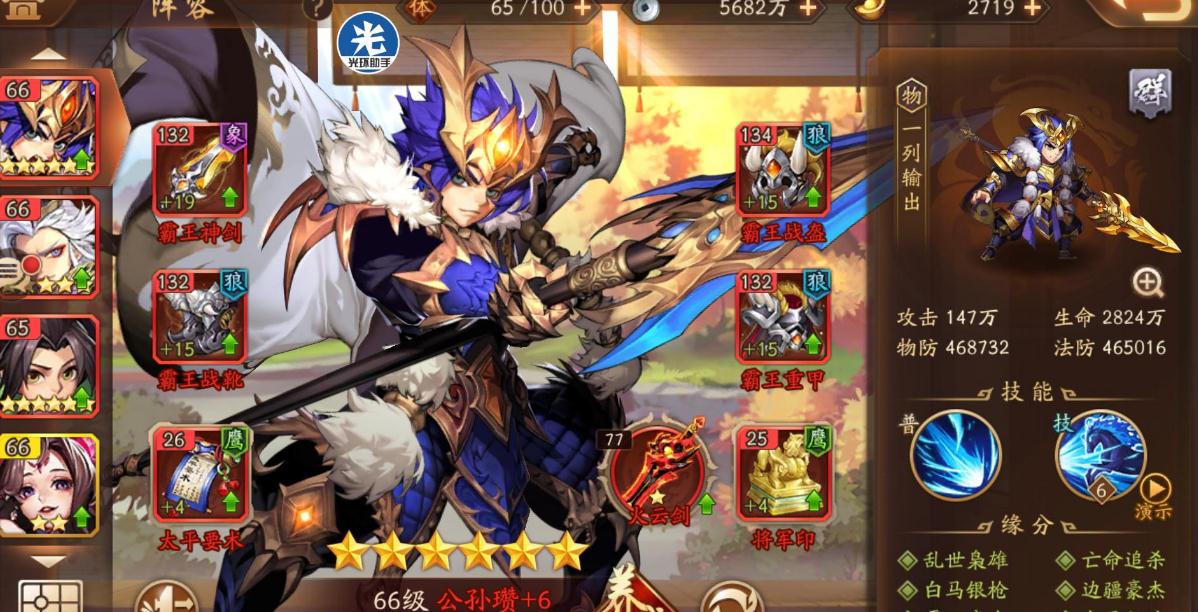Open the 太平要术 treasure slot

point(198,475)
